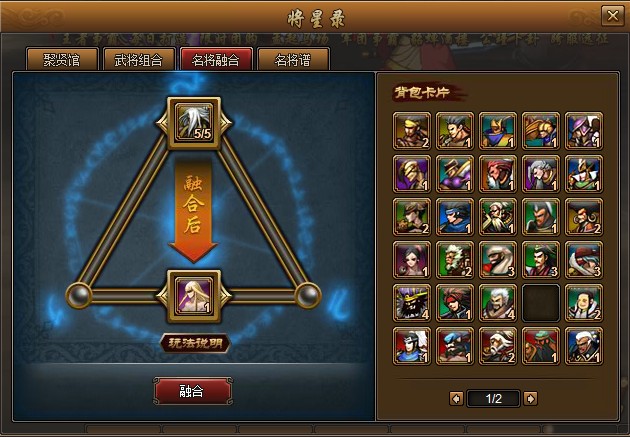
Task: Click the right empty orb socket
Action: [x=307, y=295]
